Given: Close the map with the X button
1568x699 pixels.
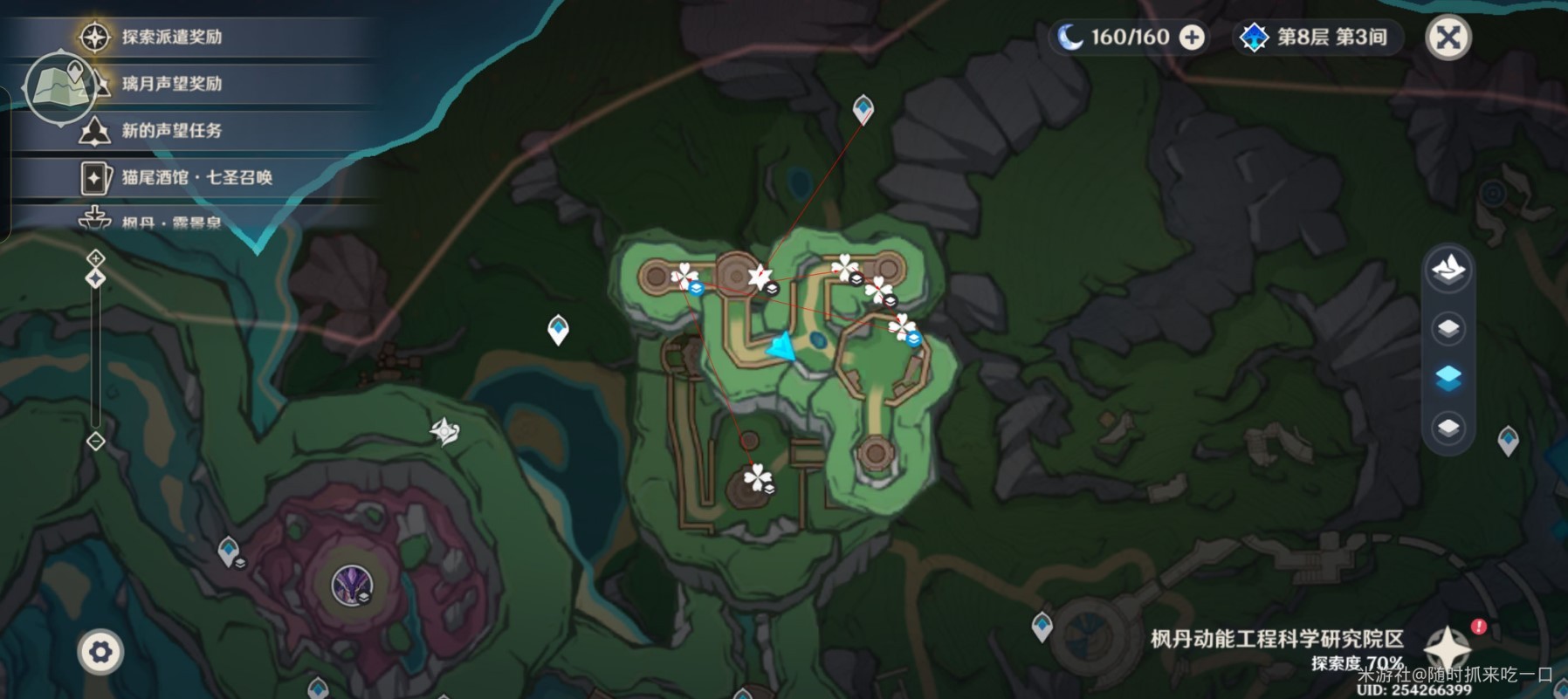Looking at the screenshot, I should 1448,38.
